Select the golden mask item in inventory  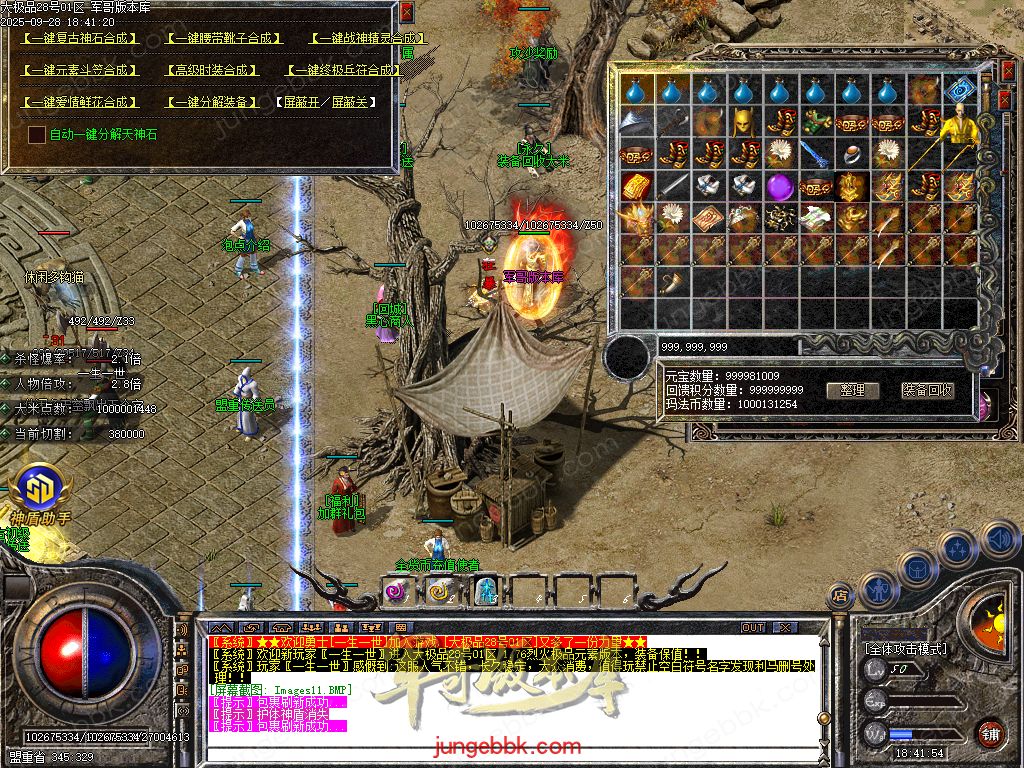click(743, 122)
